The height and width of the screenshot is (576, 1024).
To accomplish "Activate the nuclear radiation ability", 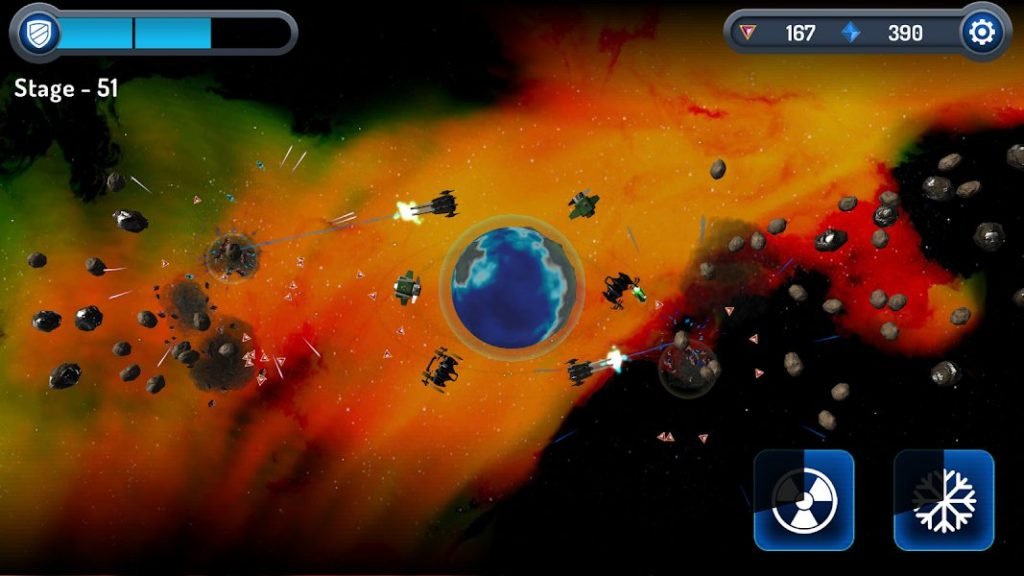I will (x=804, y=499).
